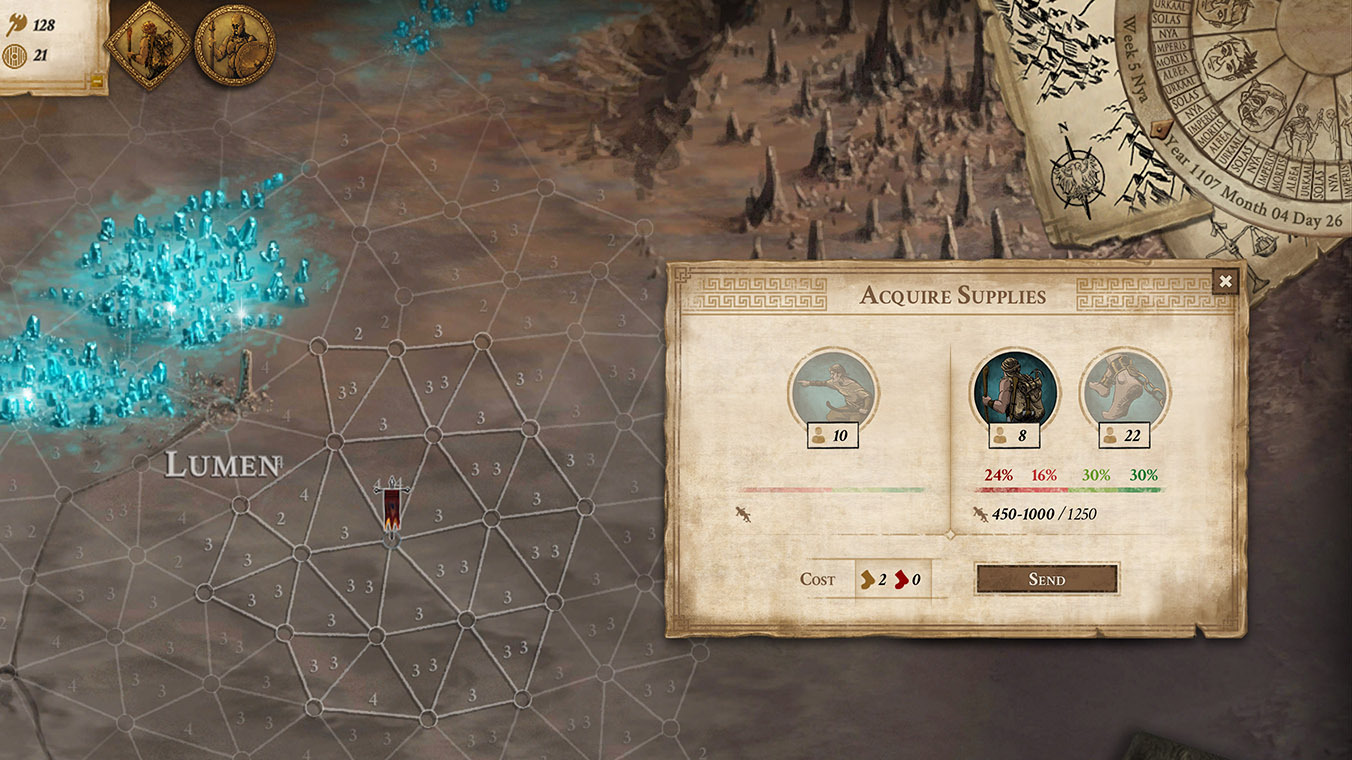Open the diamond-framed forager unit badge
The height and width of the screenshot is (760, 1352).
coord(148,44)
